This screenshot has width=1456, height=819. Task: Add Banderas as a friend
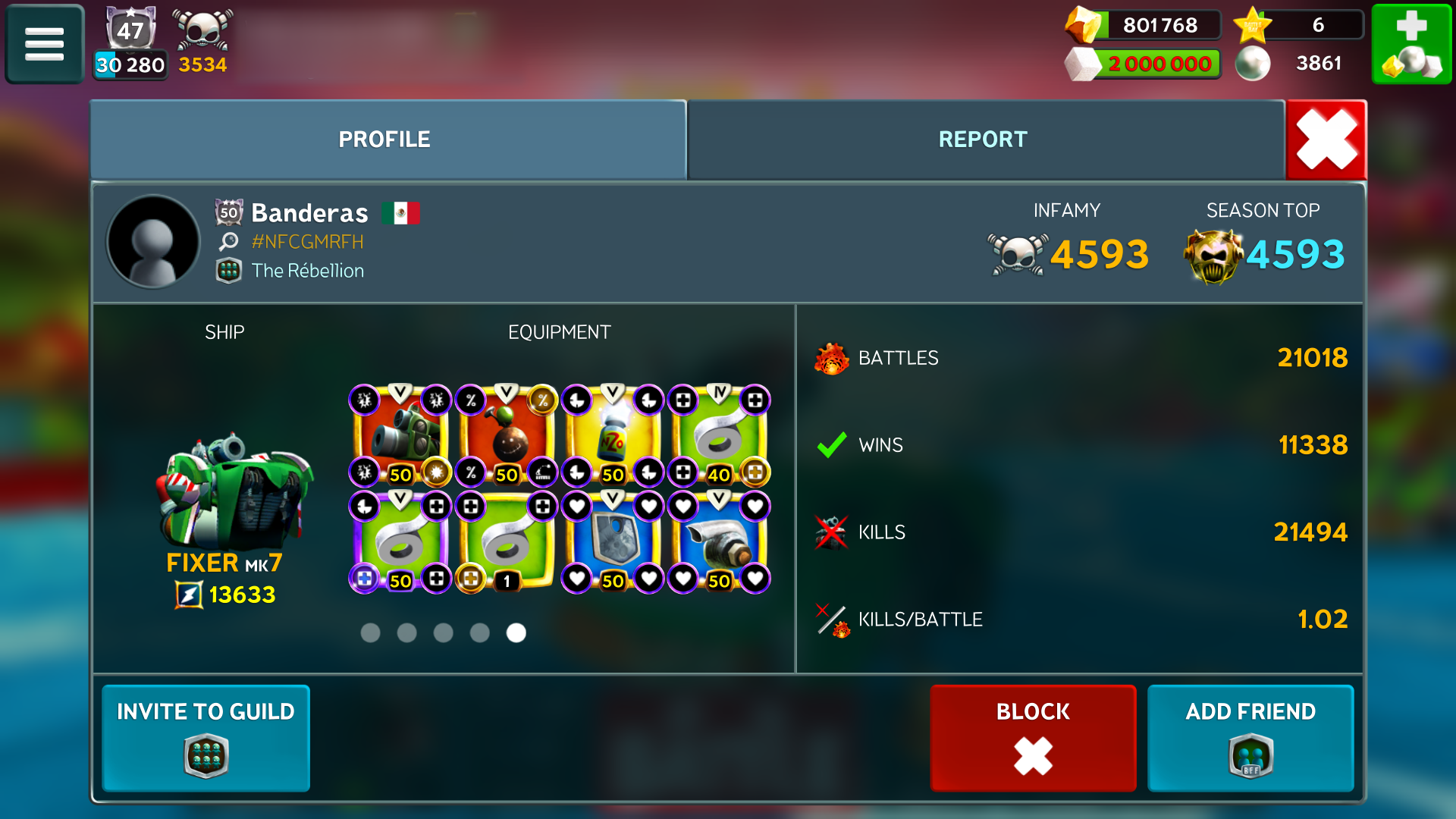click(x=1250, y=737)
